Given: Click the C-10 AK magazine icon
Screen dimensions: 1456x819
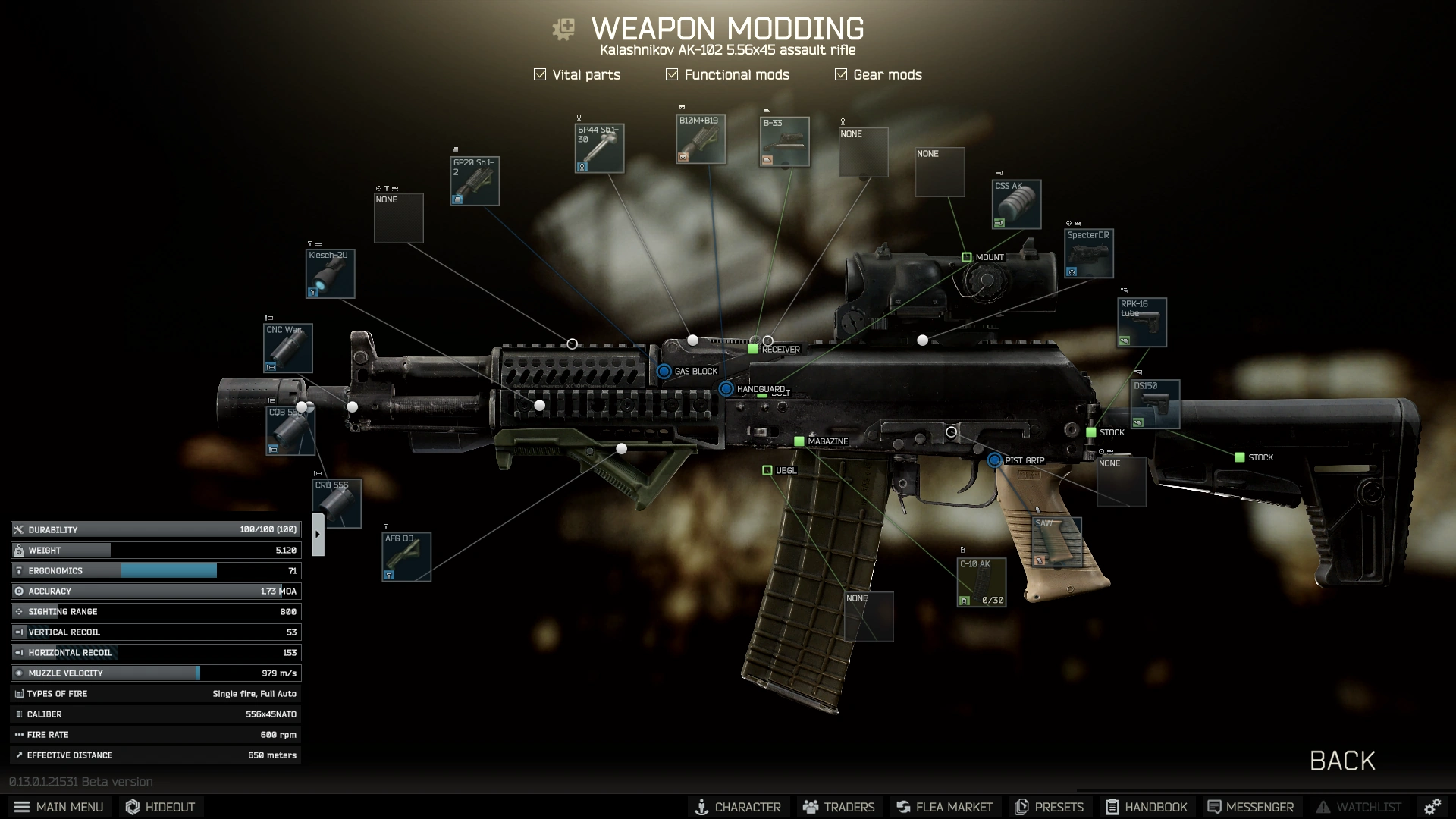Looking at the screenshot, I should (981, 581).
